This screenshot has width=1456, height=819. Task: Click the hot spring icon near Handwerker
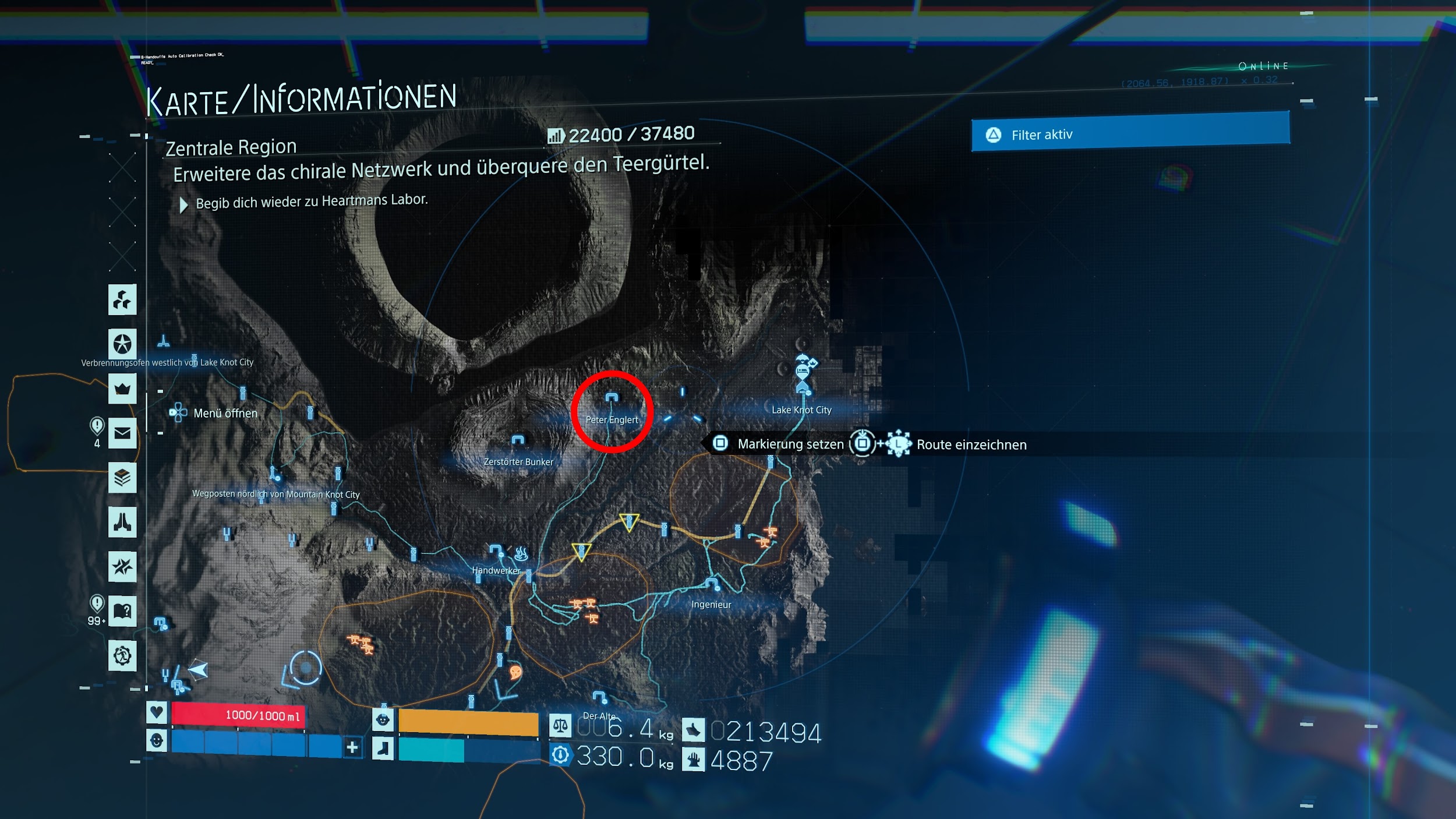(x=521, y=553)
